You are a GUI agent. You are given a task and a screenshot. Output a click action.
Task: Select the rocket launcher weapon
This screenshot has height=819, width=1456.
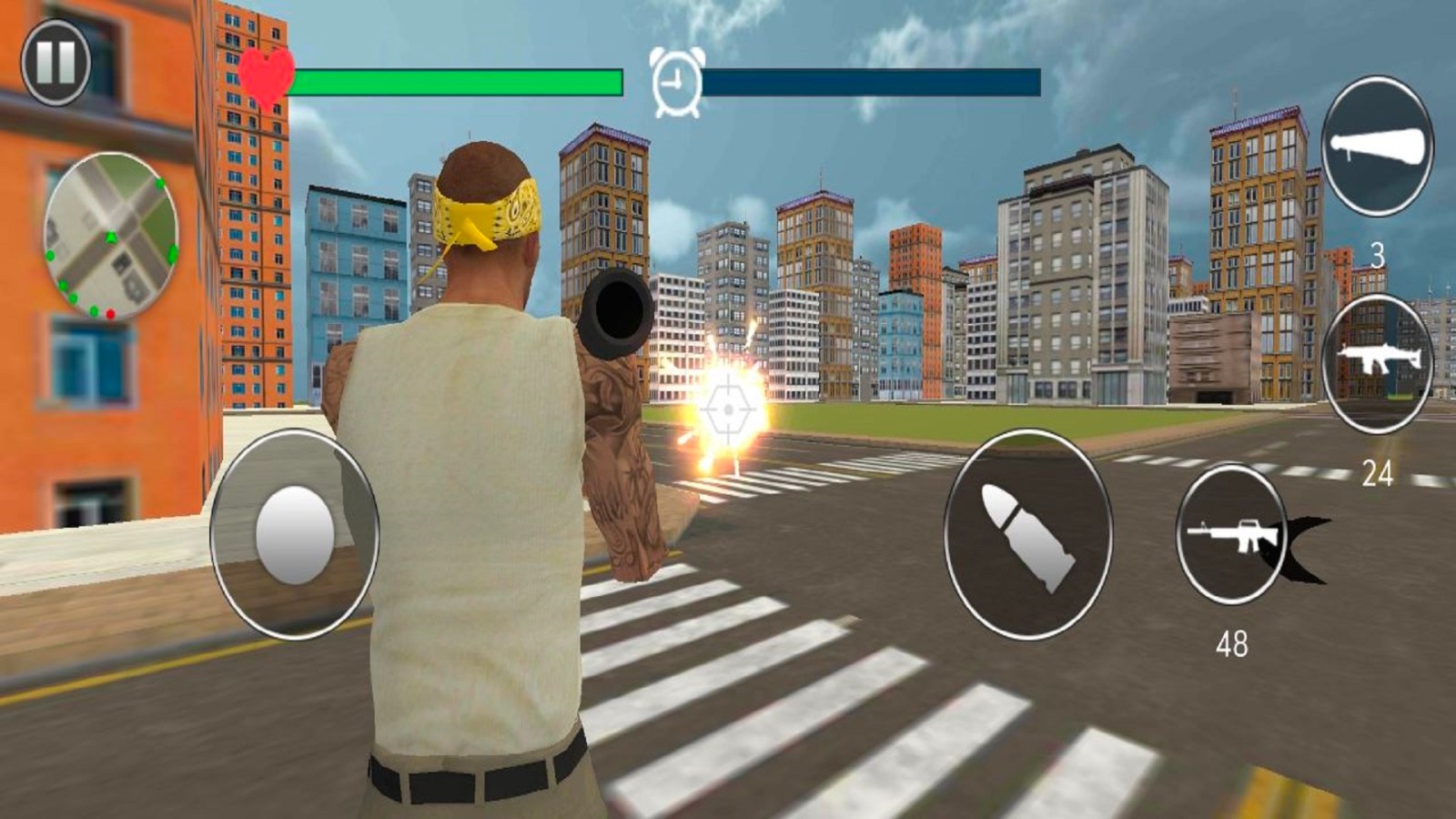click(1376, 147)
